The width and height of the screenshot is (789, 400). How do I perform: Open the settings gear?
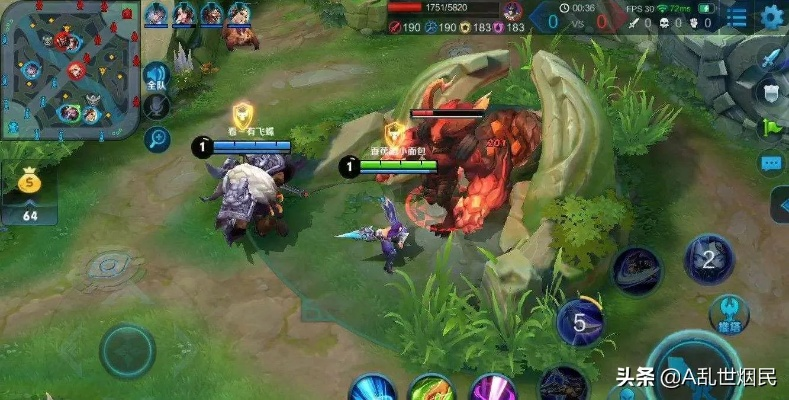[x=772, y=17]
